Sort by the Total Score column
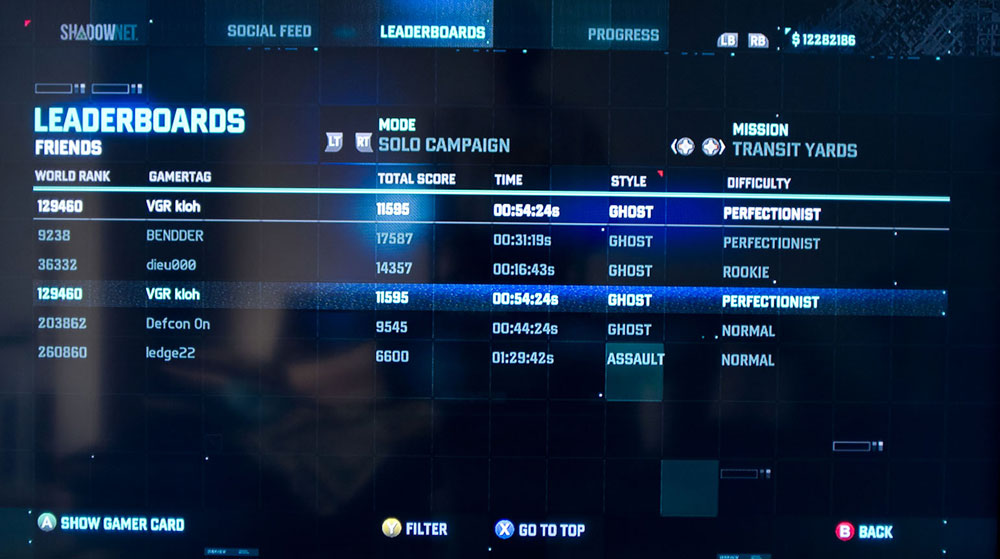This screenshot has height=559, width=1000. (x=416, y=179)
